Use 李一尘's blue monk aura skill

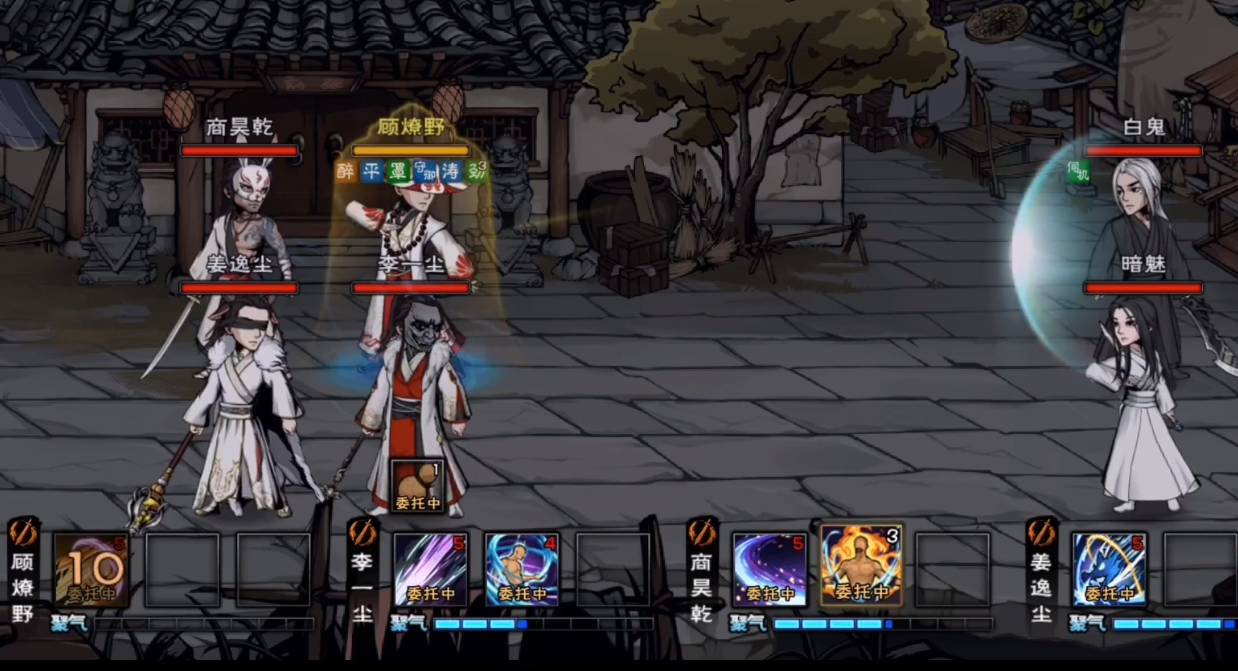click(x=521, y=570)
